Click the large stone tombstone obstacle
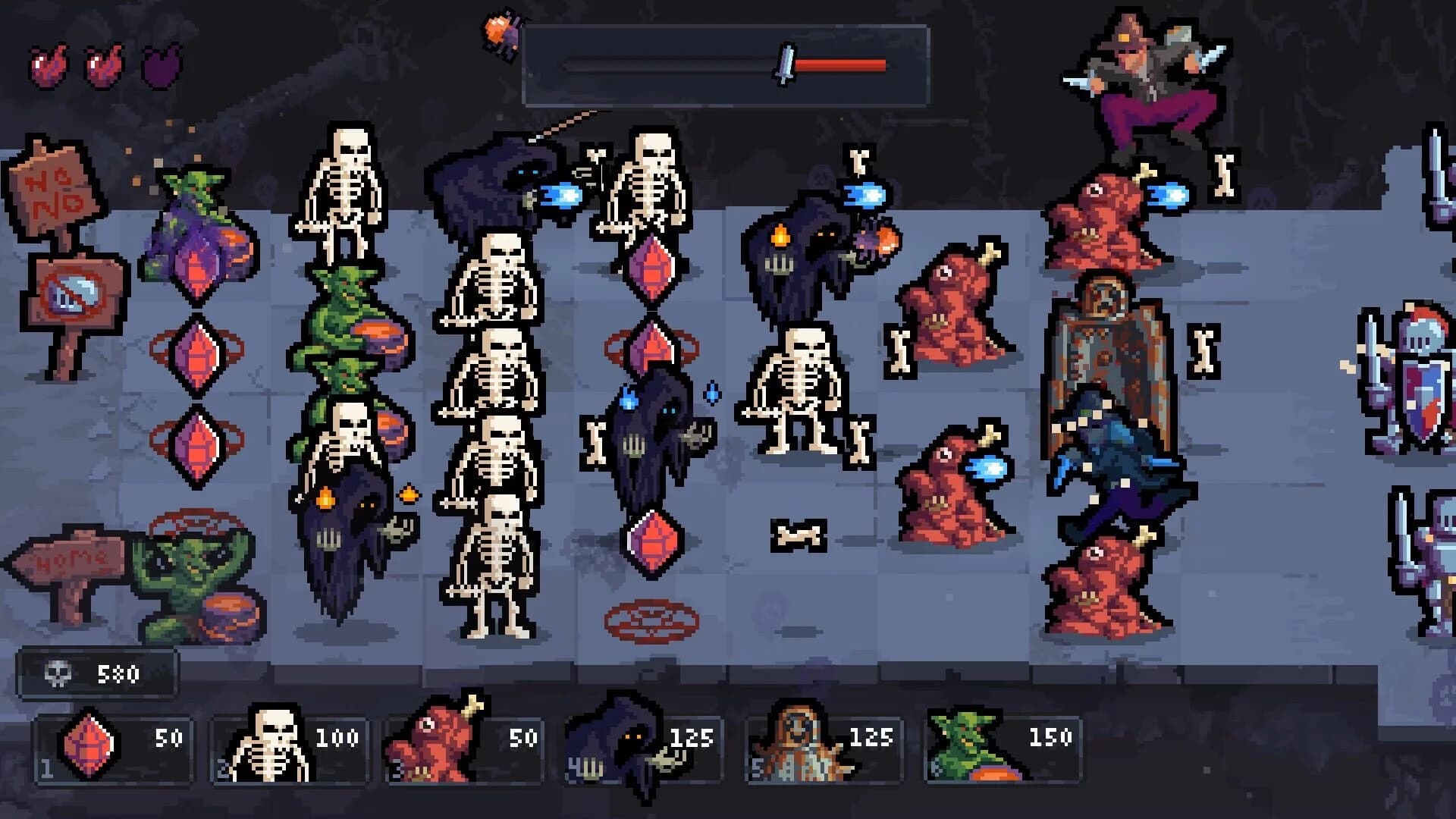 pos(1107,341)
